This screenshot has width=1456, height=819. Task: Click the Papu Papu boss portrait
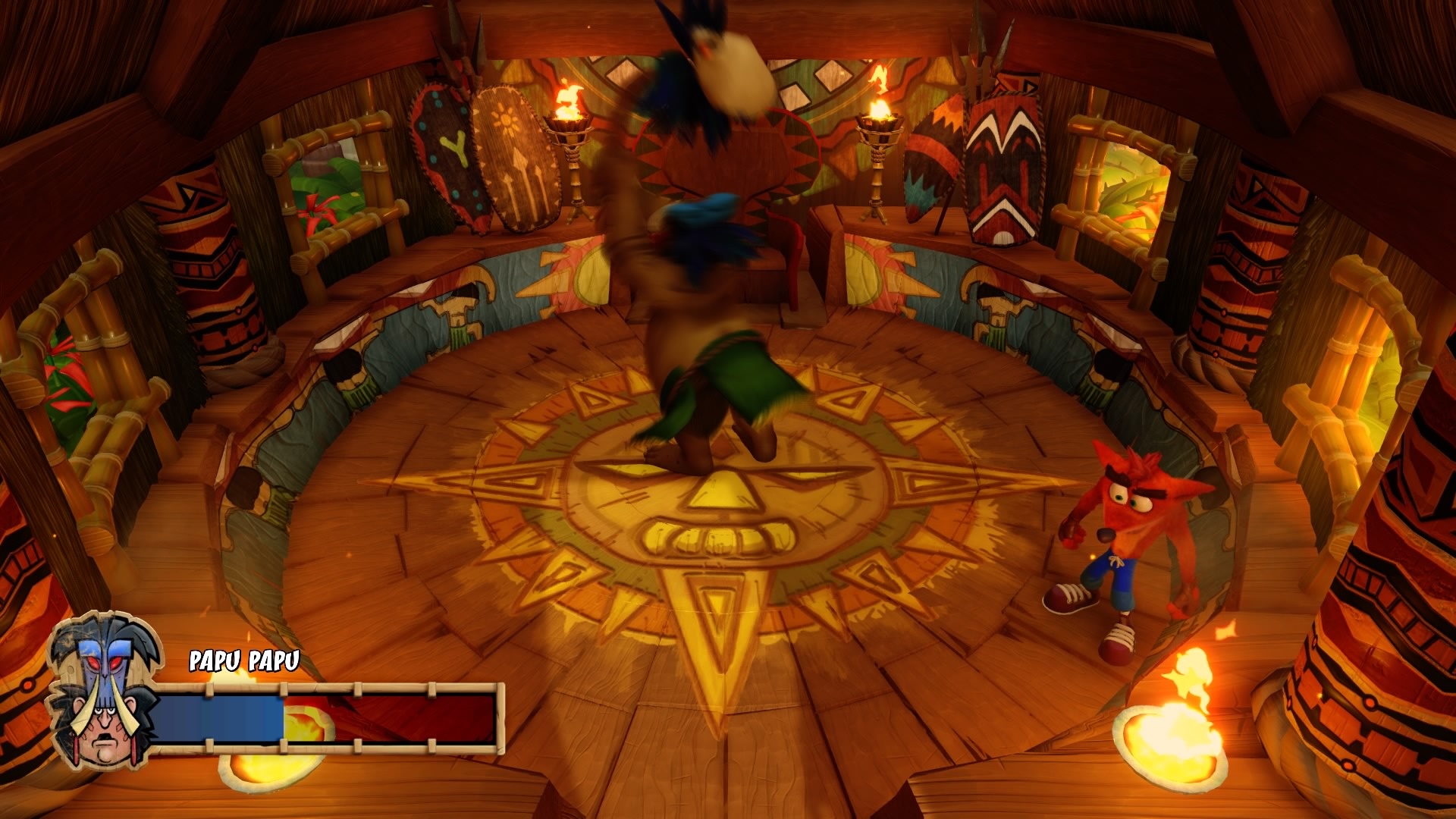(104, 692)
